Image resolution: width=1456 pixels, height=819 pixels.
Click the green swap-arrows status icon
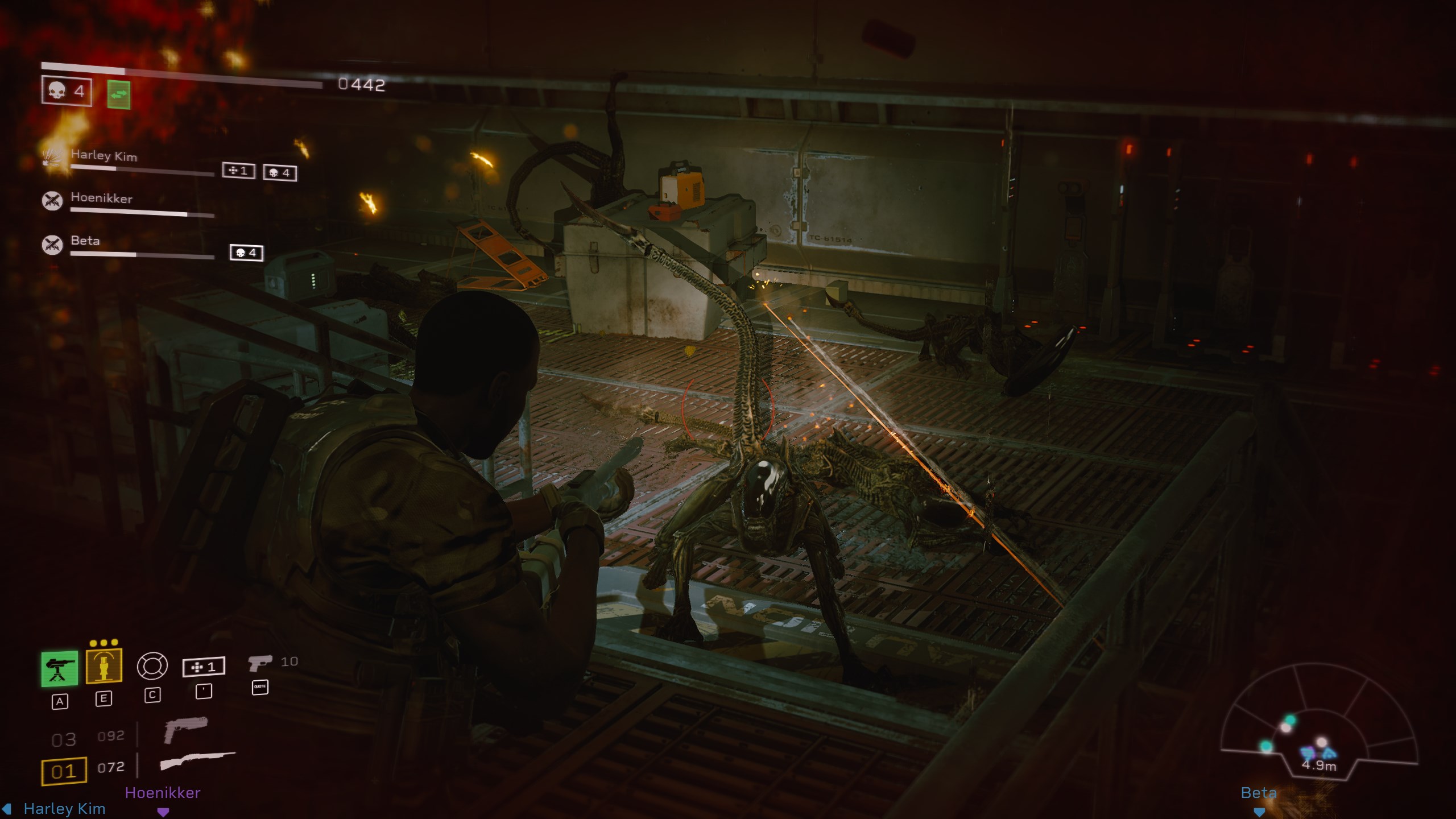tap(119, 94)
